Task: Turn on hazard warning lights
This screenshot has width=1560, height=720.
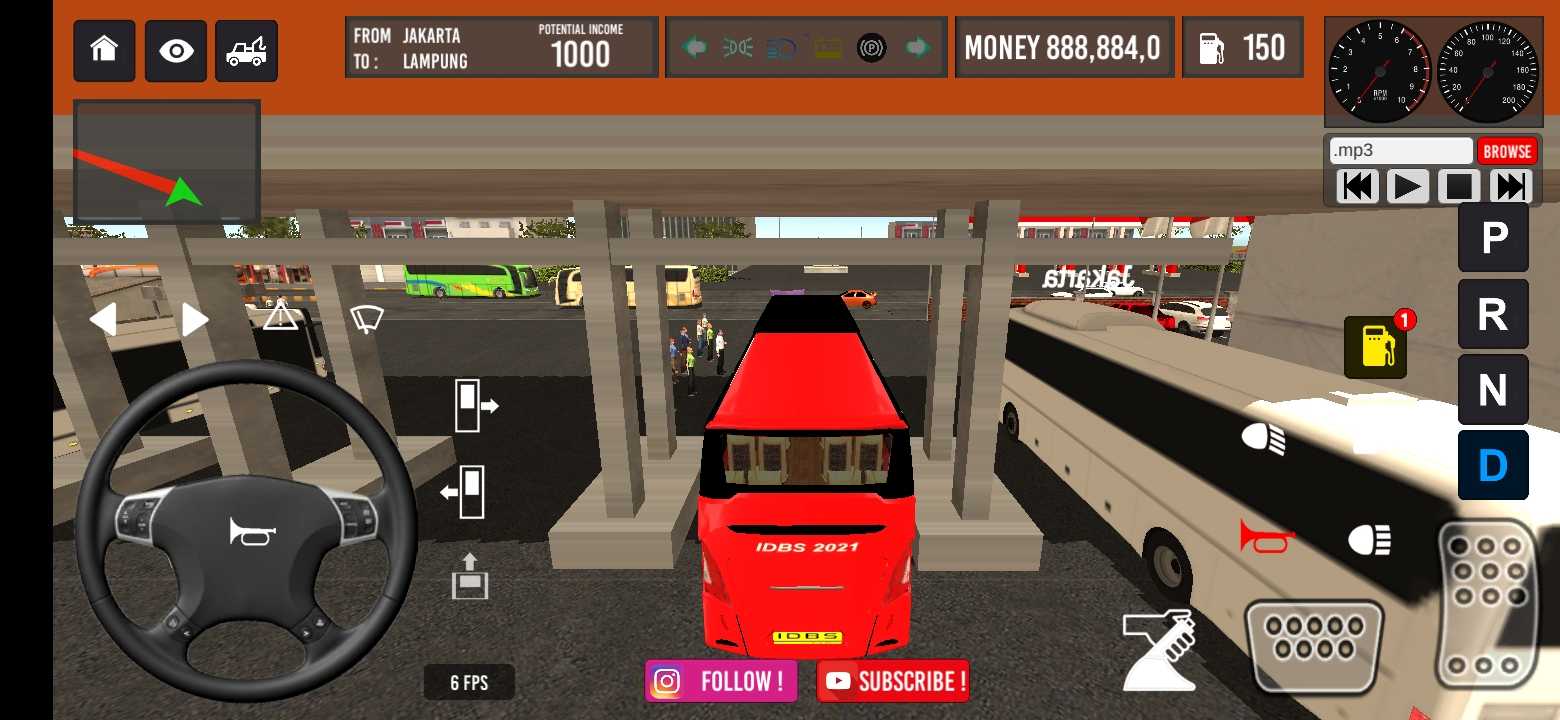Action: [x=281, y=317]
